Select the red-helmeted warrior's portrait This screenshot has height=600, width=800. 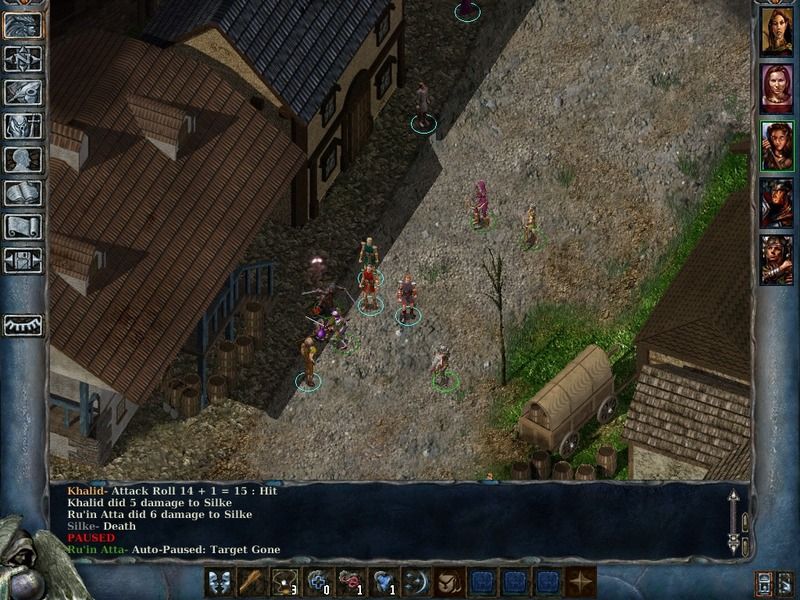776,203
